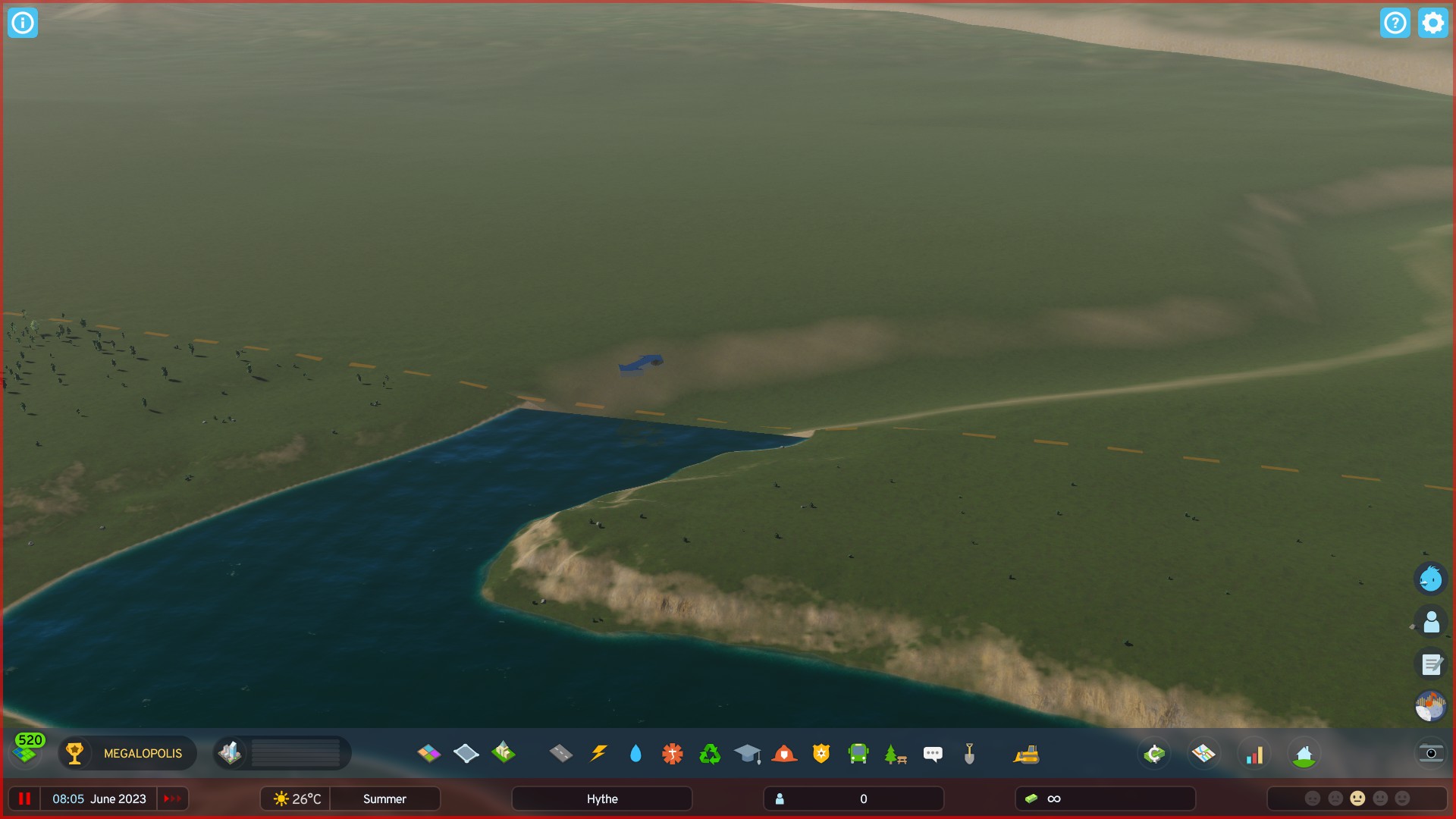Open the City Statistics bar chart panel
The height and width of the screenshot is (819, 1456).
[1255, 753]
